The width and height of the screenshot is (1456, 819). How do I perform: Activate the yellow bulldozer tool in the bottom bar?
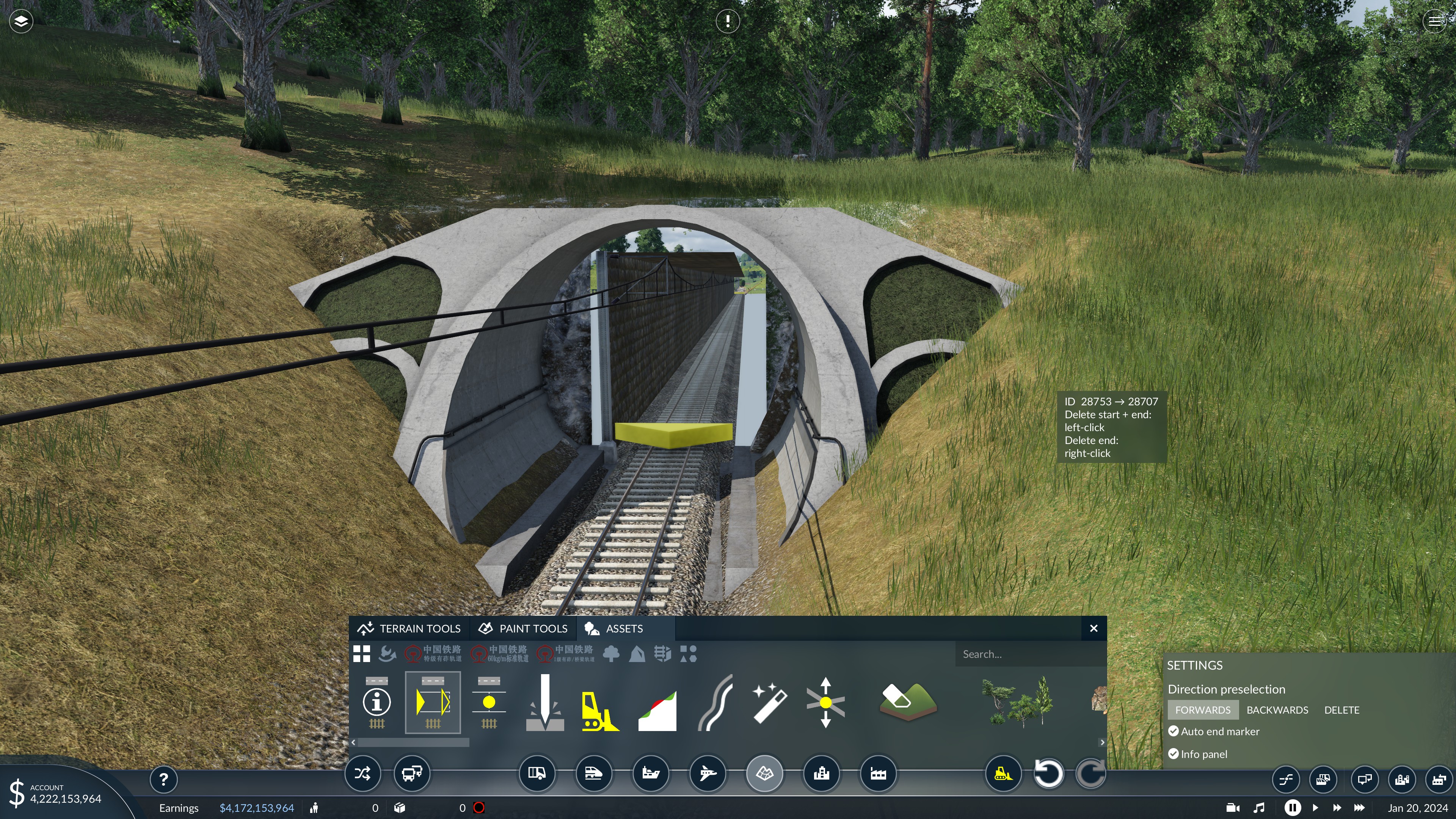[x=1003, y=774]
